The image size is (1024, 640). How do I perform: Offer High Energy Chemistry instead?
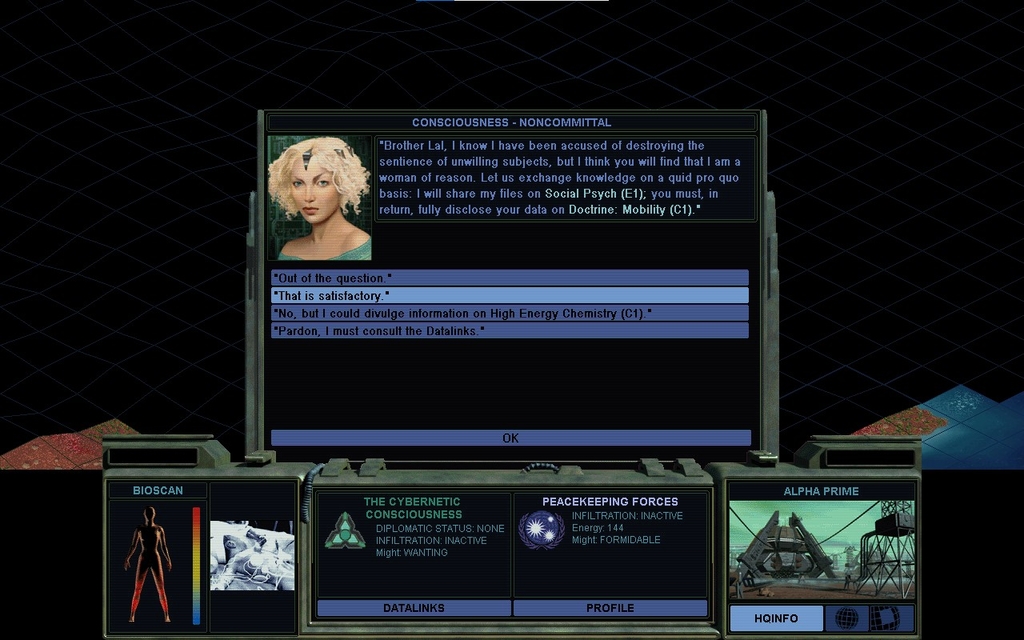509,313
